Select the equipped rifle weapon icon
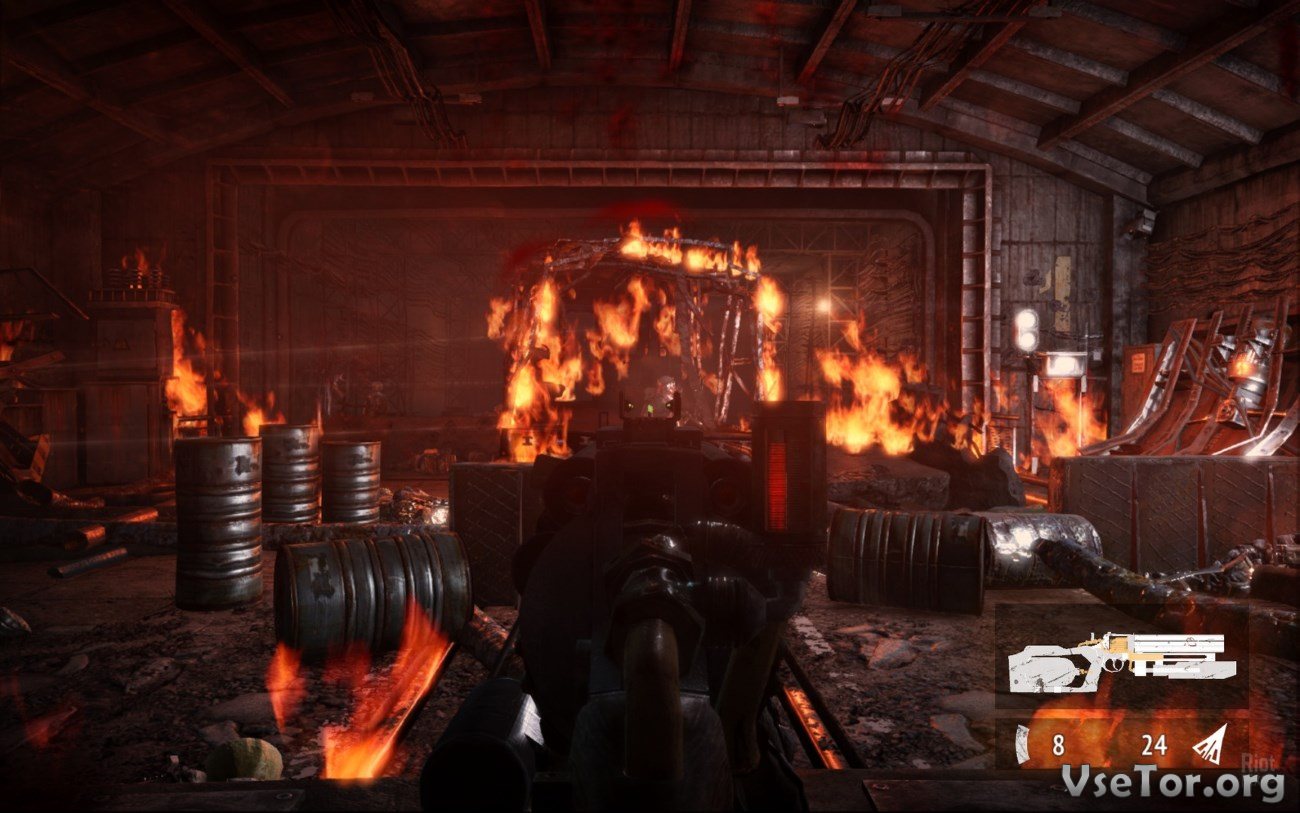Viewport: 1300px width, 813px height. tap(1121, 661)
